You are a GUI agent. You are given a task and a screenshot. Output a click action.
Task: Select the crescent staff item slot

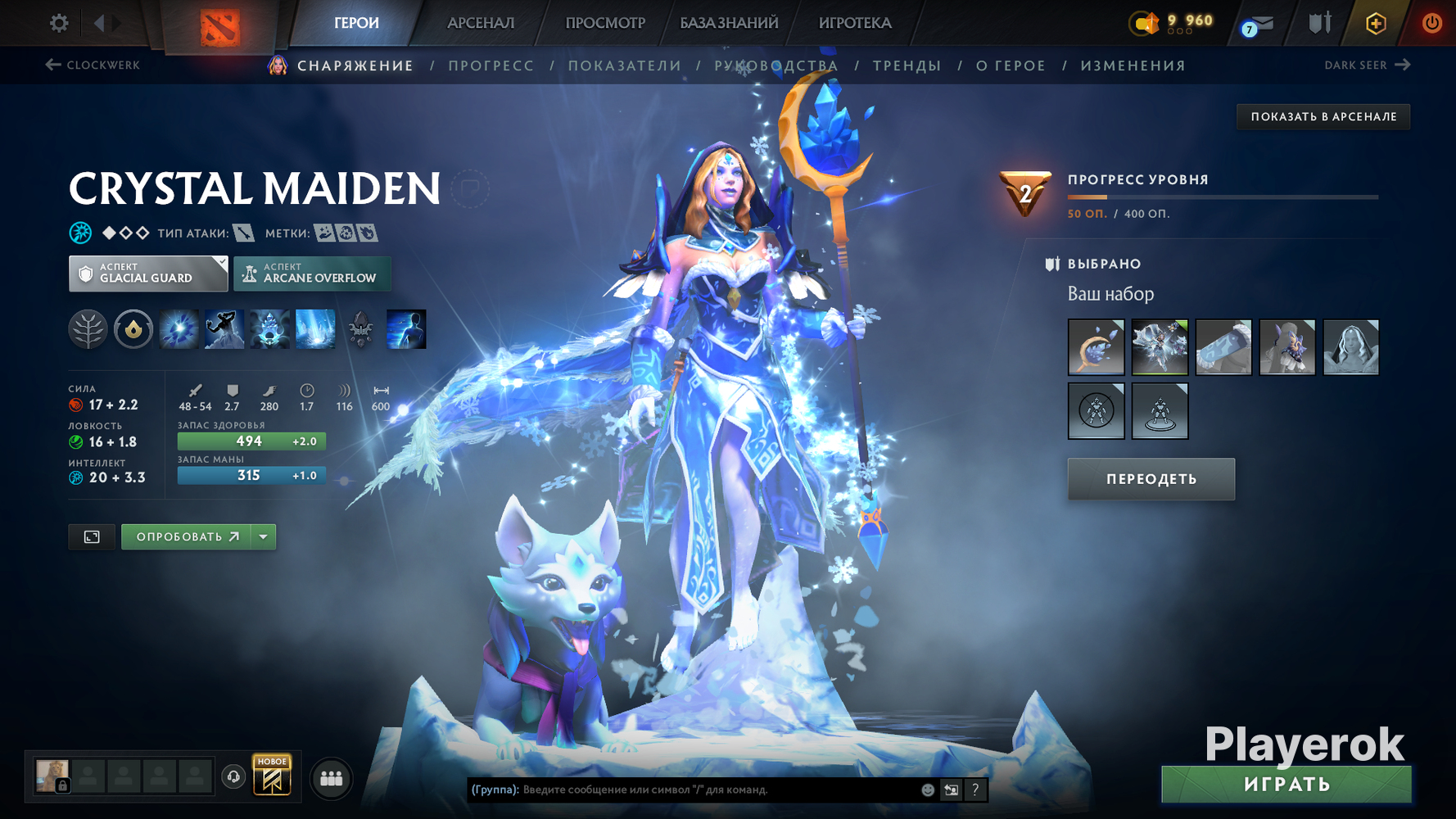point(1096,347)
